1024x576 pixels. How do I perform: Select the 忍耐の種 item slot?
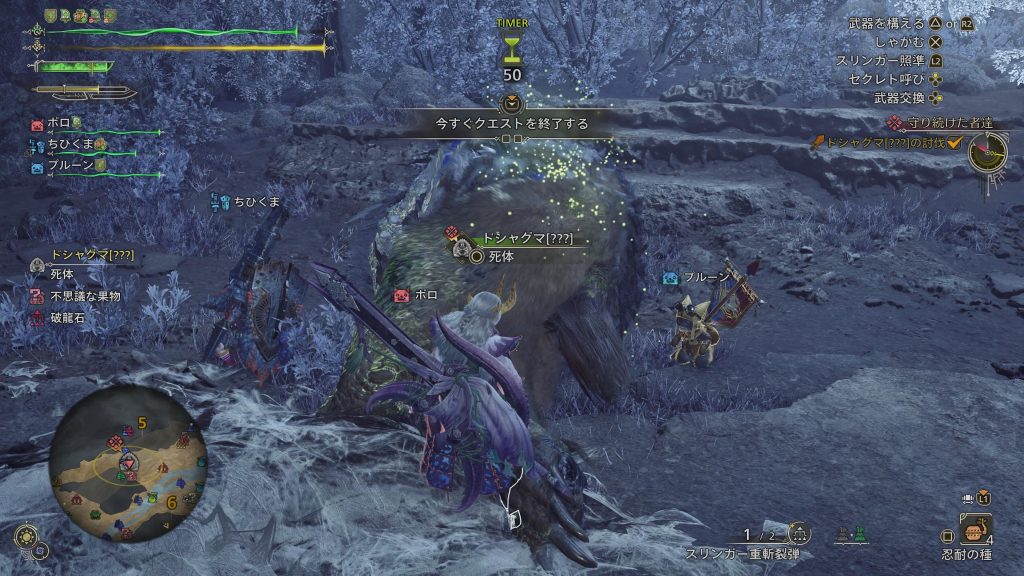(x=975, y=528)
